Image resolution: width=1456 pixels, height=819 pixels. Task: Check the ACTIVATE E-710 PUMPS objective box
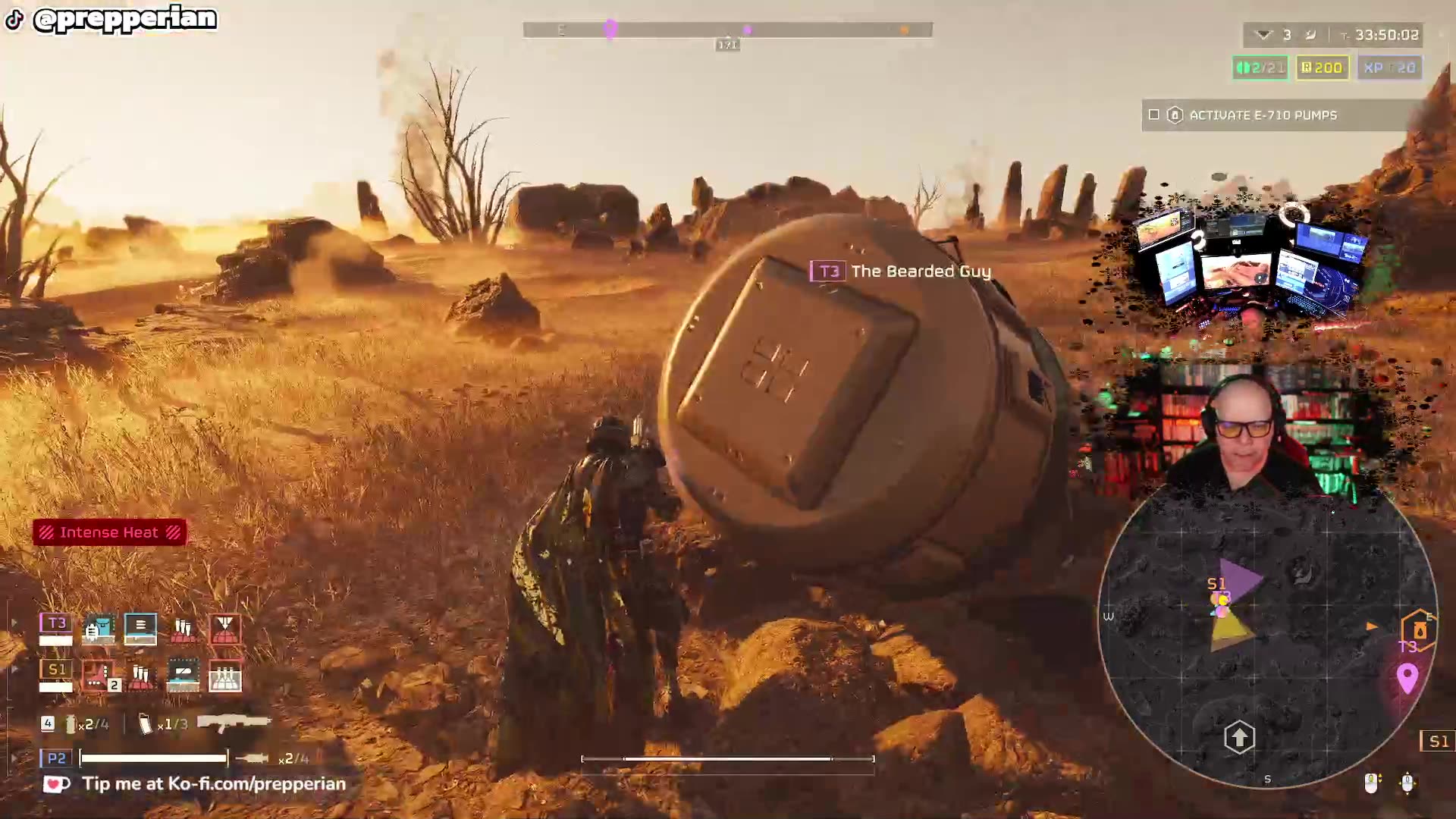point(1154,115)
